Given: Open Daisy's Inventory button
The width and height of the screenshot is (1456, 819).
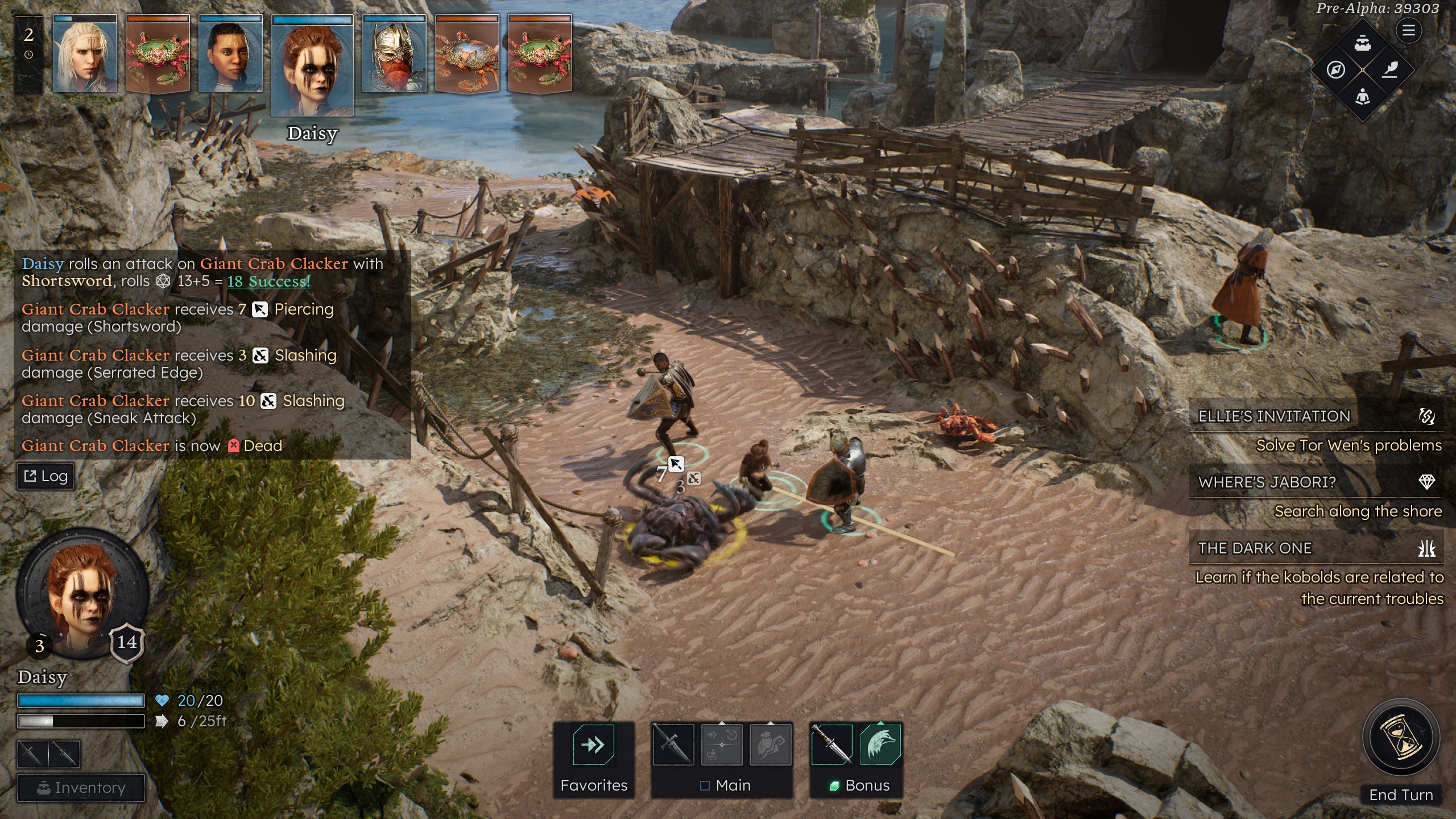Looking at the screenshot, I should pos(81,788).
